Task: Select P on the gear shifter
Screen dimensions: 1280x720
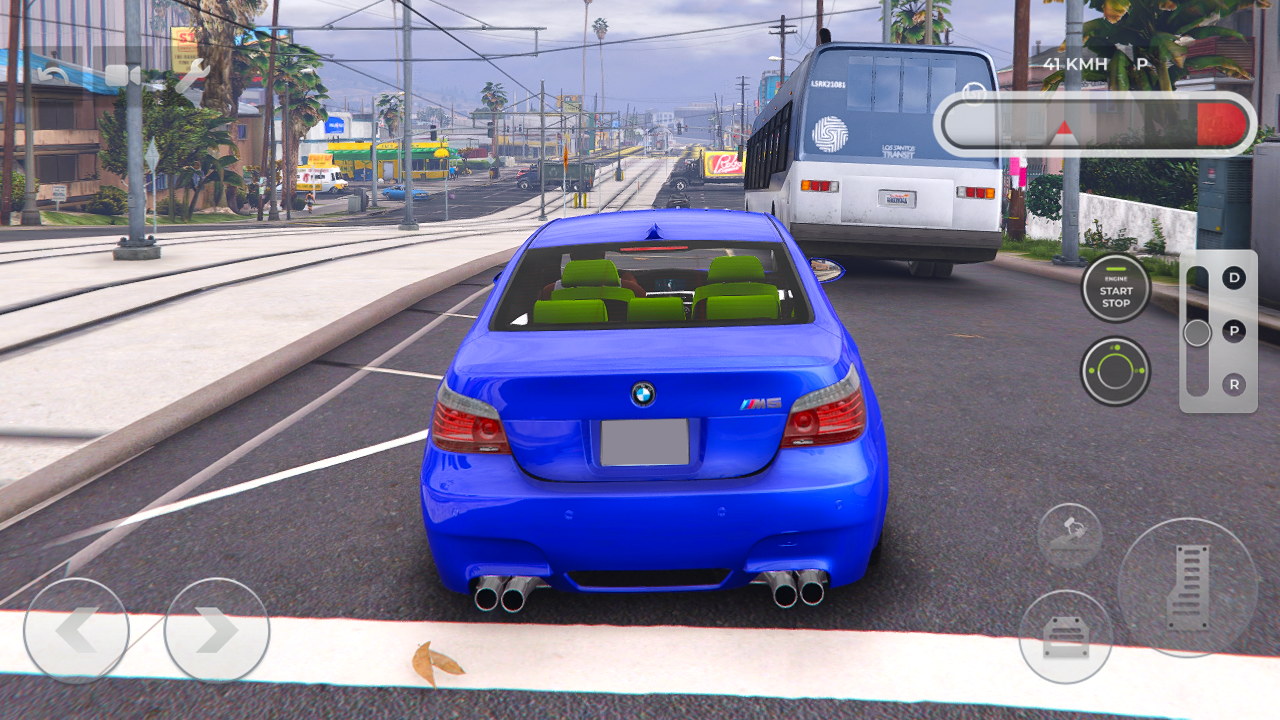Action: 1233,331
